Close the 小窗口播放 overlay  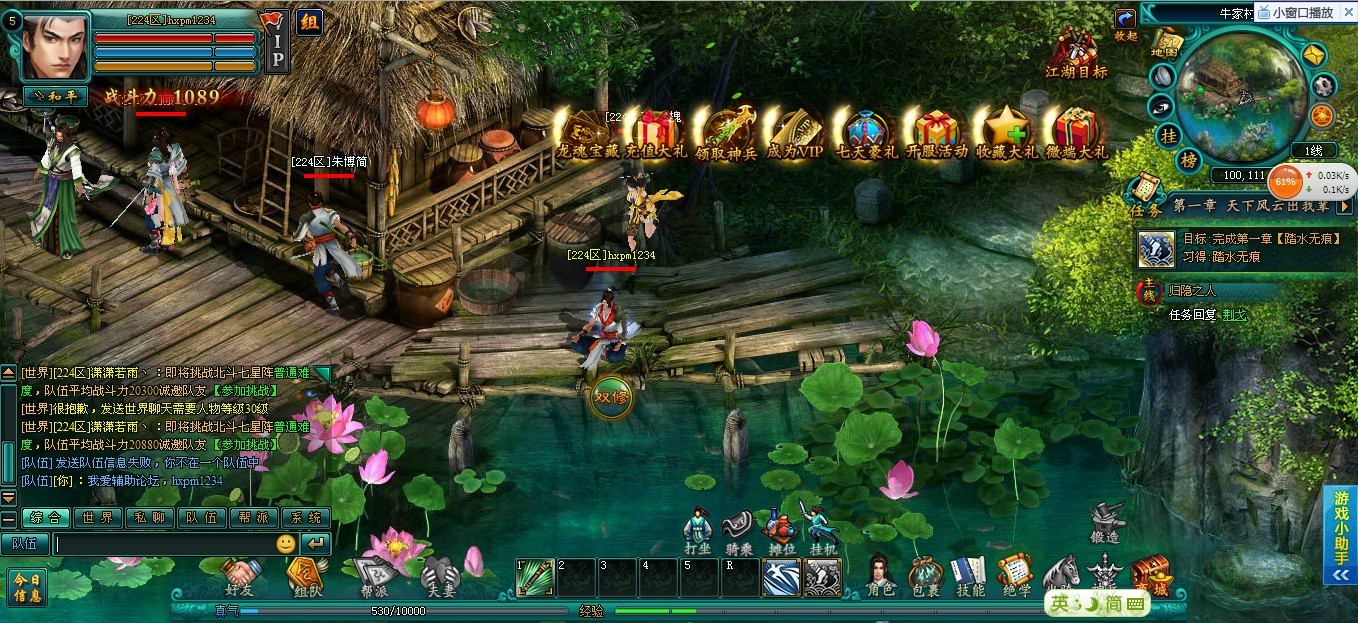click(1347, 13)
